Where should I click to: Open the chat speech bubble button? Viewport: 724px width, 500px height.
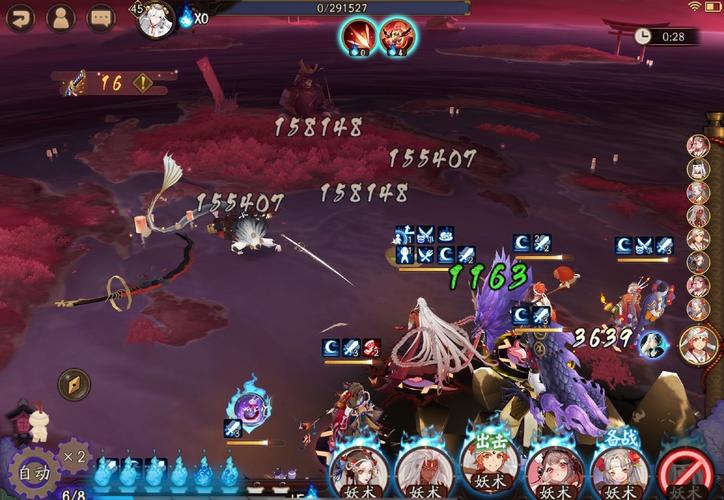coord(100,17)
